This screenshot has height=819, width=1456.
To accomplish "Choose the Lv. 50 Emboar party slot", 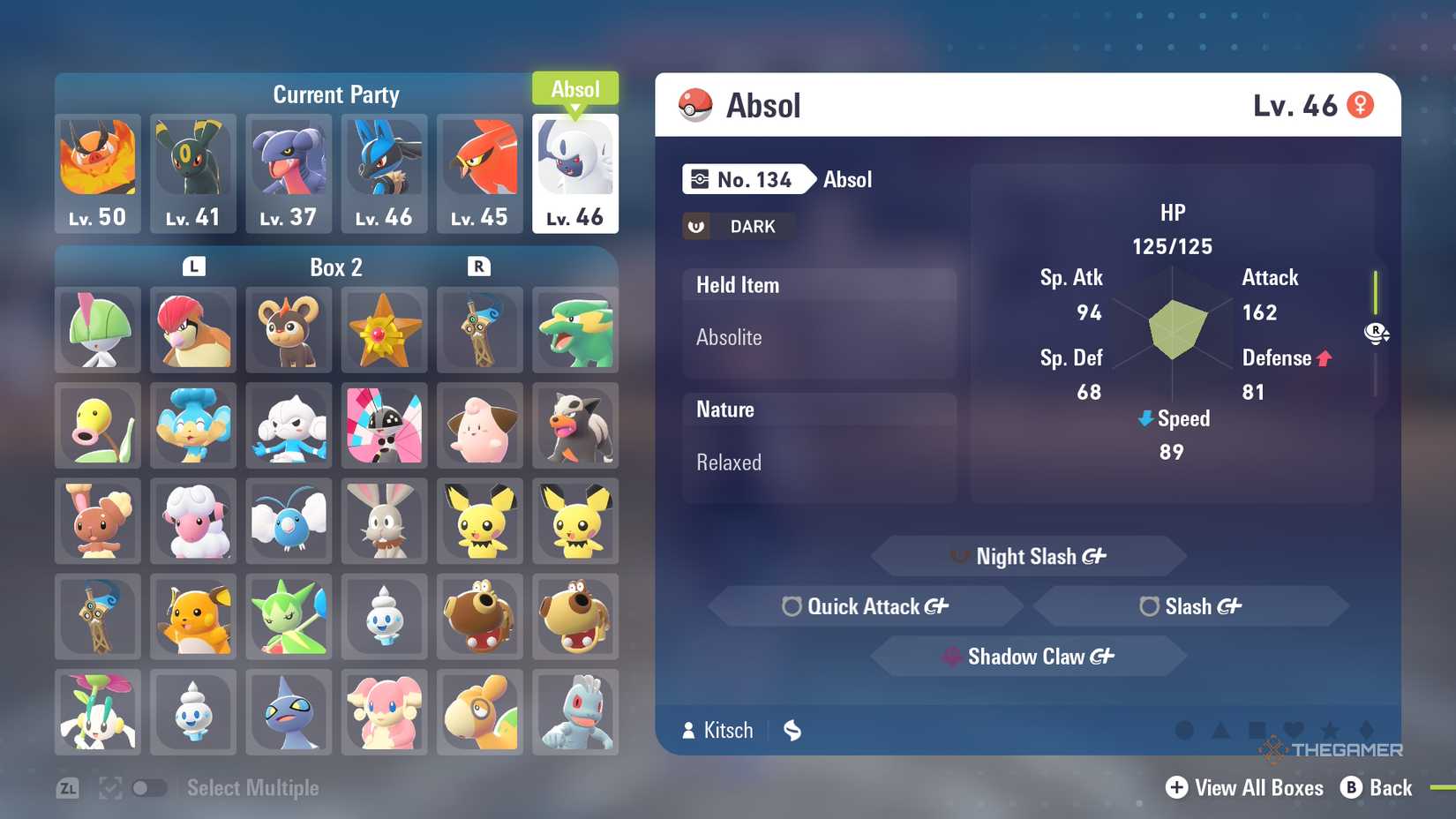I will pyautogui.click(x=98, y=173).
